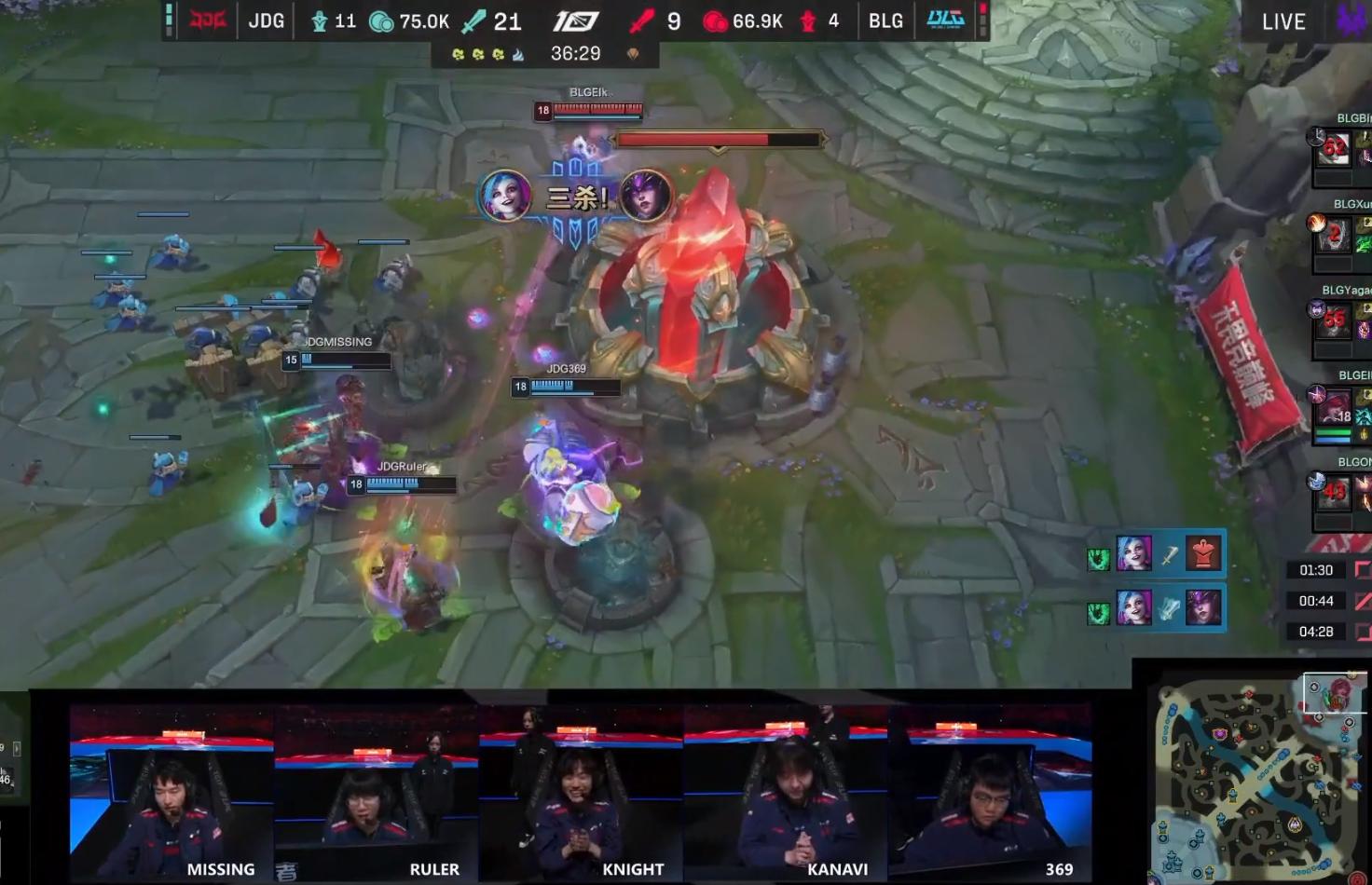The height and width of the screenshot is (885, 1372).
Task: Select KANAVI's player camera feed
Action: (786, 792)
